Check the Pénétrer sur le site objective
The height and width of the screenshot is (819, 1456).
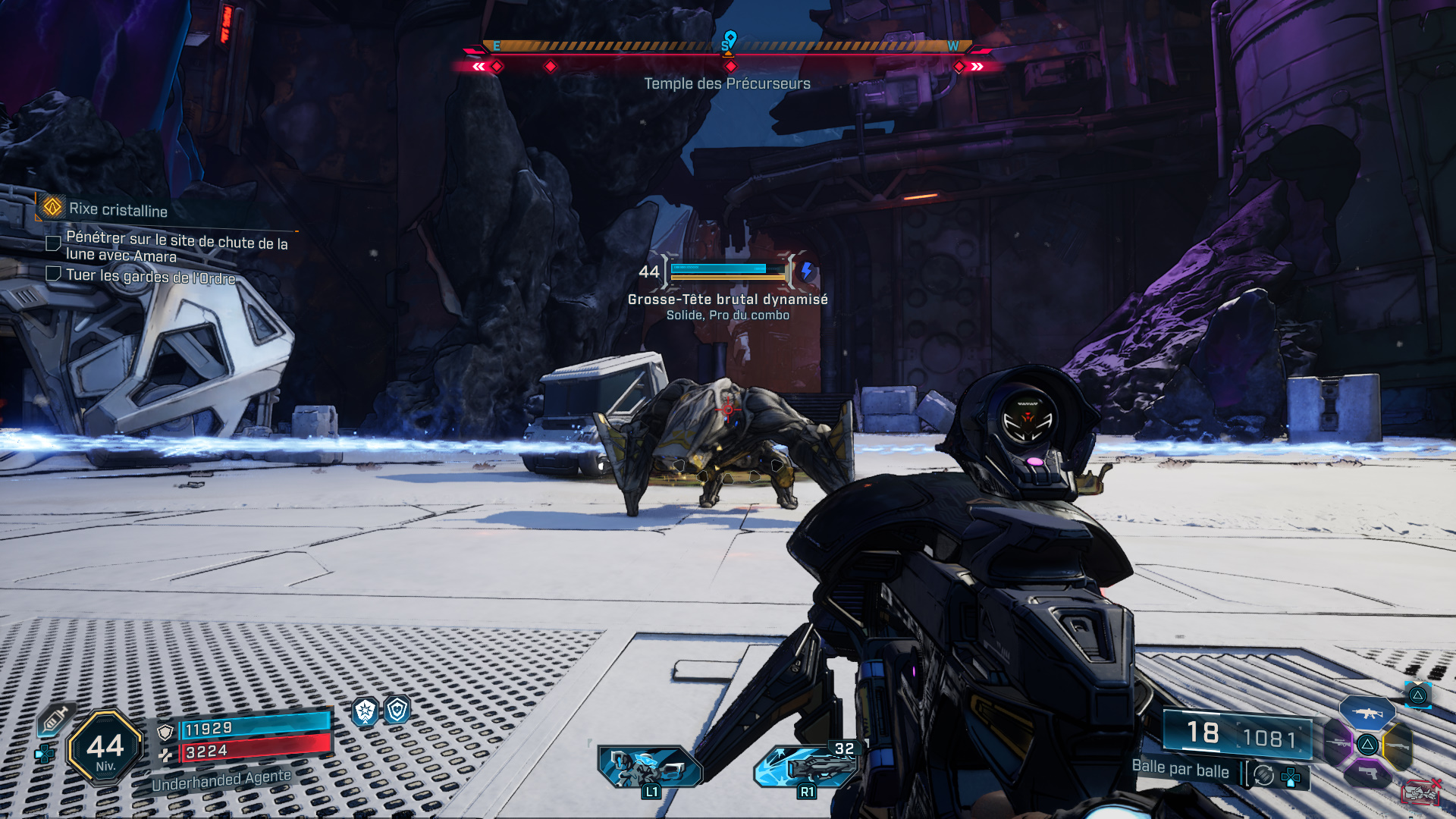54,243
